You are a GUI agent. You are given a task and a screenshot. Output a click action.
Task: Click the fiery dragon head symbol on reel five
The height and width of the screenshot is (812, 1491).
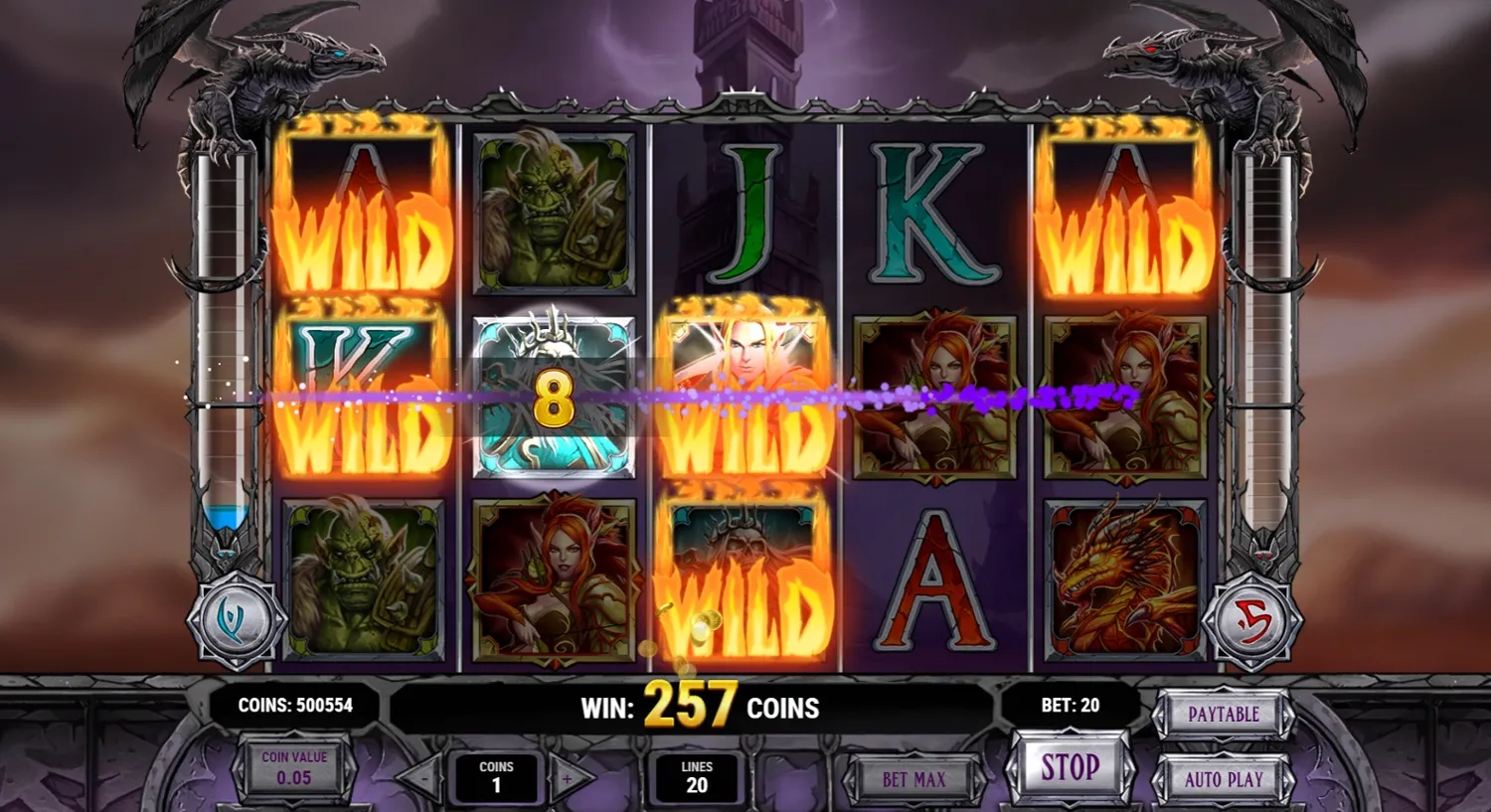click(1123, 579)
